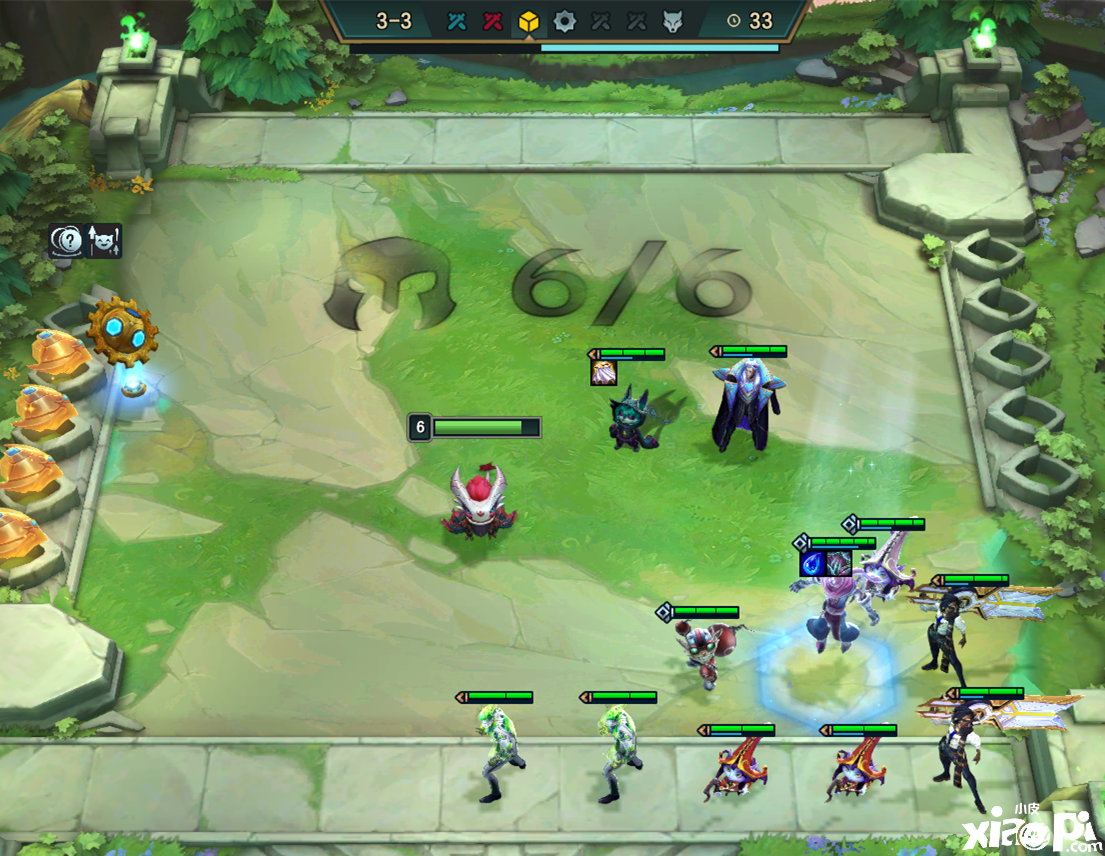
Task: Open the question-mark orb augment icon
Action: 67,241
